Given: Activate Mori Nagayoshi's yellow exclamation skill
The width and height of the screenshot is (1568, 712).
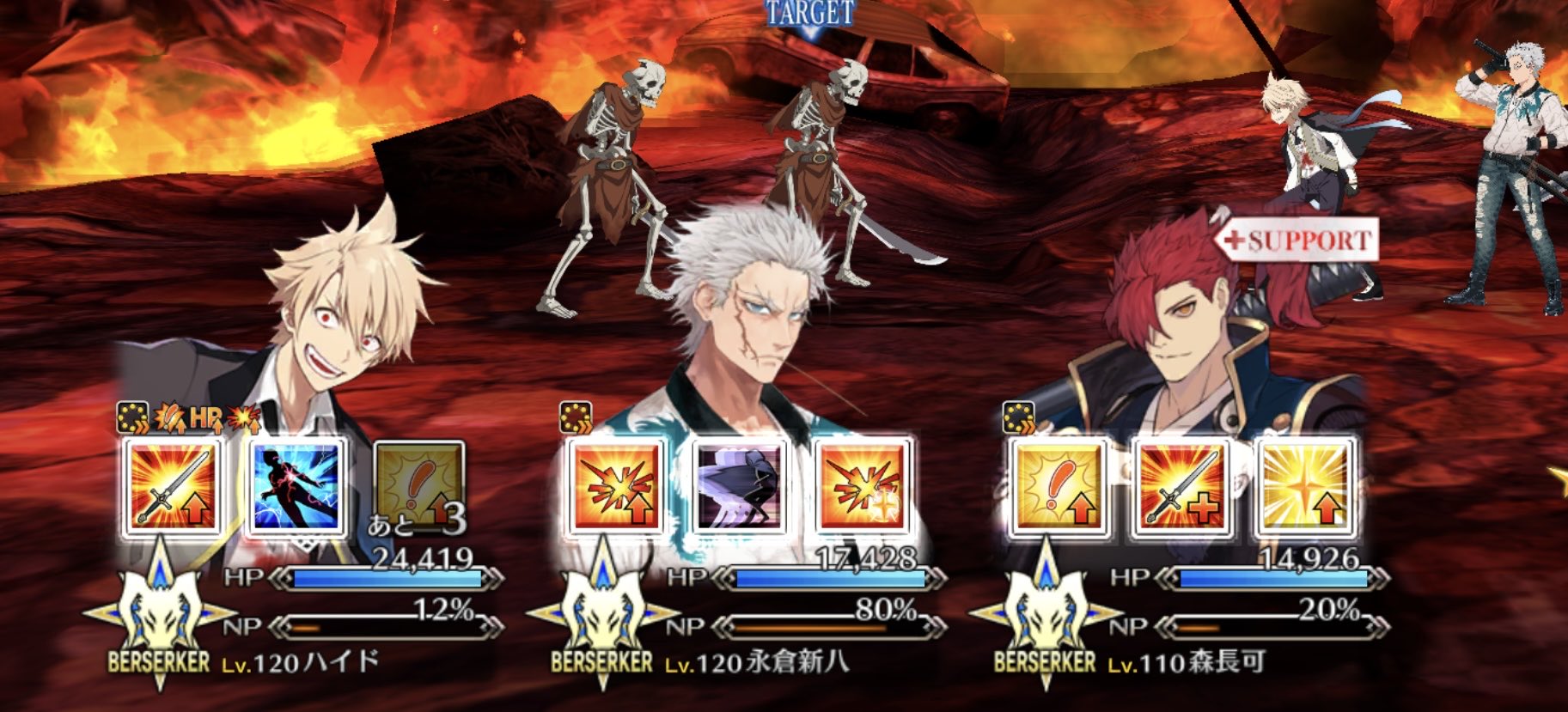Looking at the screenshot, I should coord(1059,488).
